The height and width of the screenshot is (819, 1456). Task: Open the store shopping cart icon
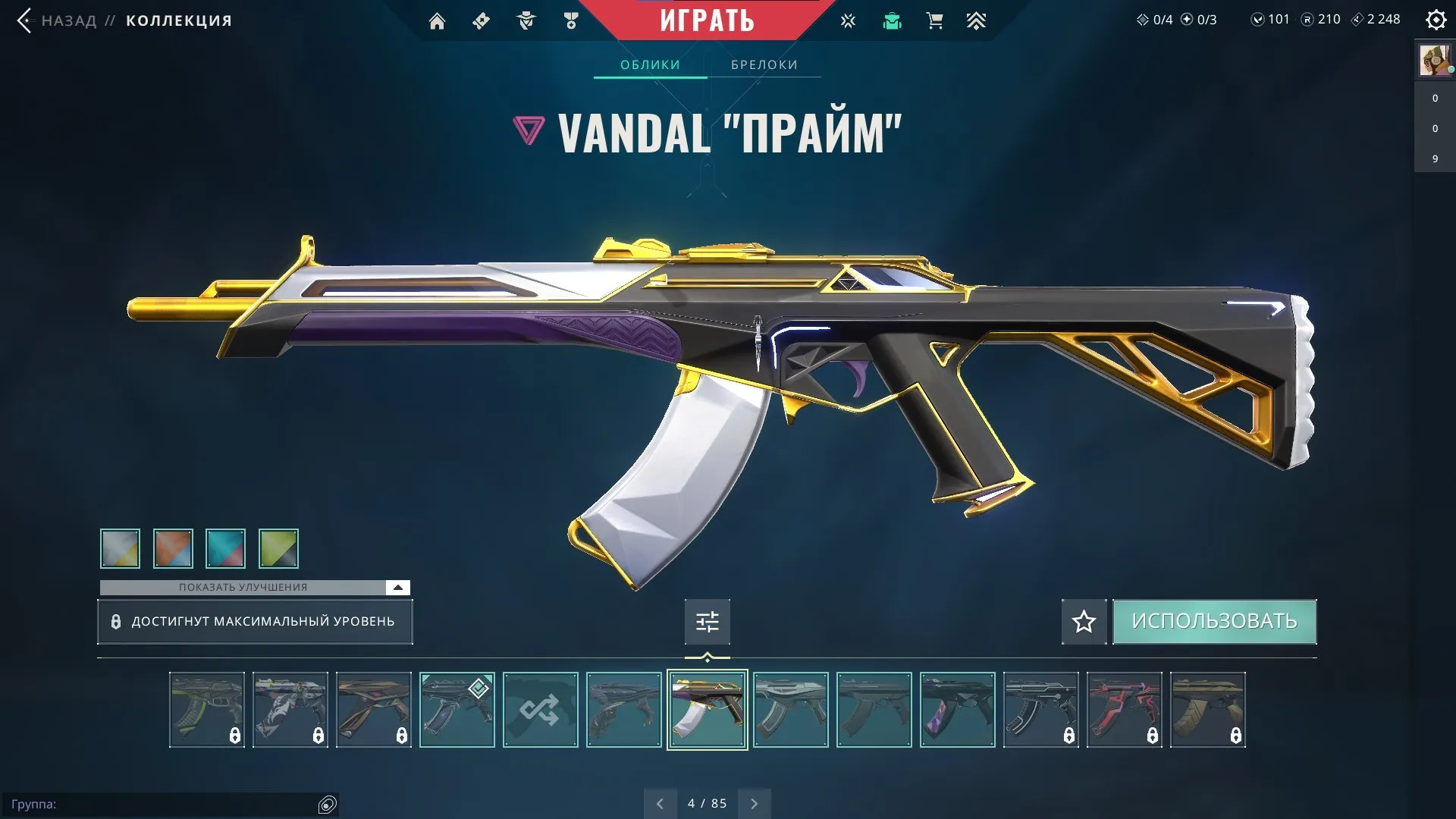point(934,20)
